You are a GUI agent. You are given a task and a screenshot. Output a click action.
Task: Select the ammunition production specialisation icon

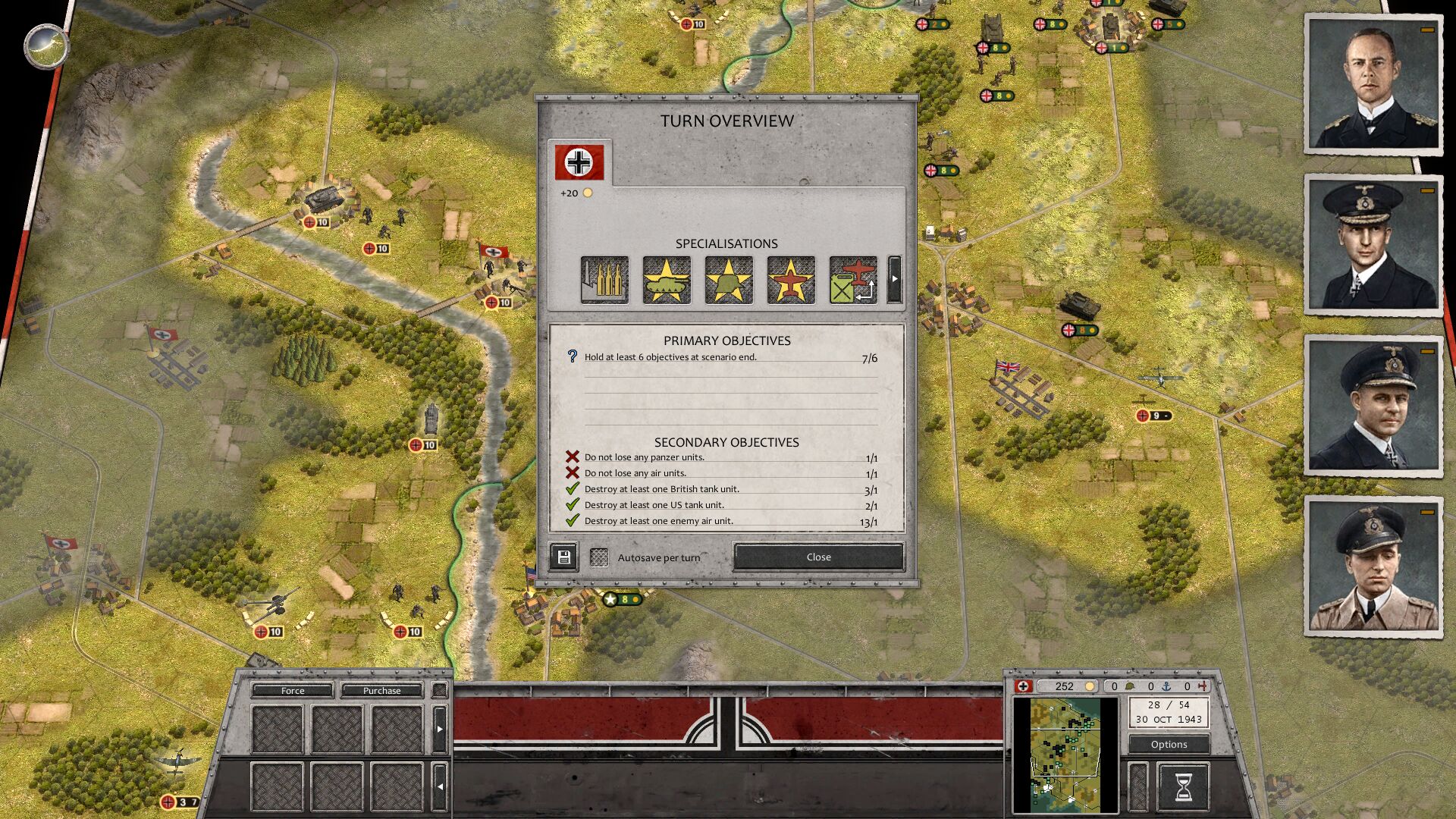pyautogui.click(x=604, y=279)
